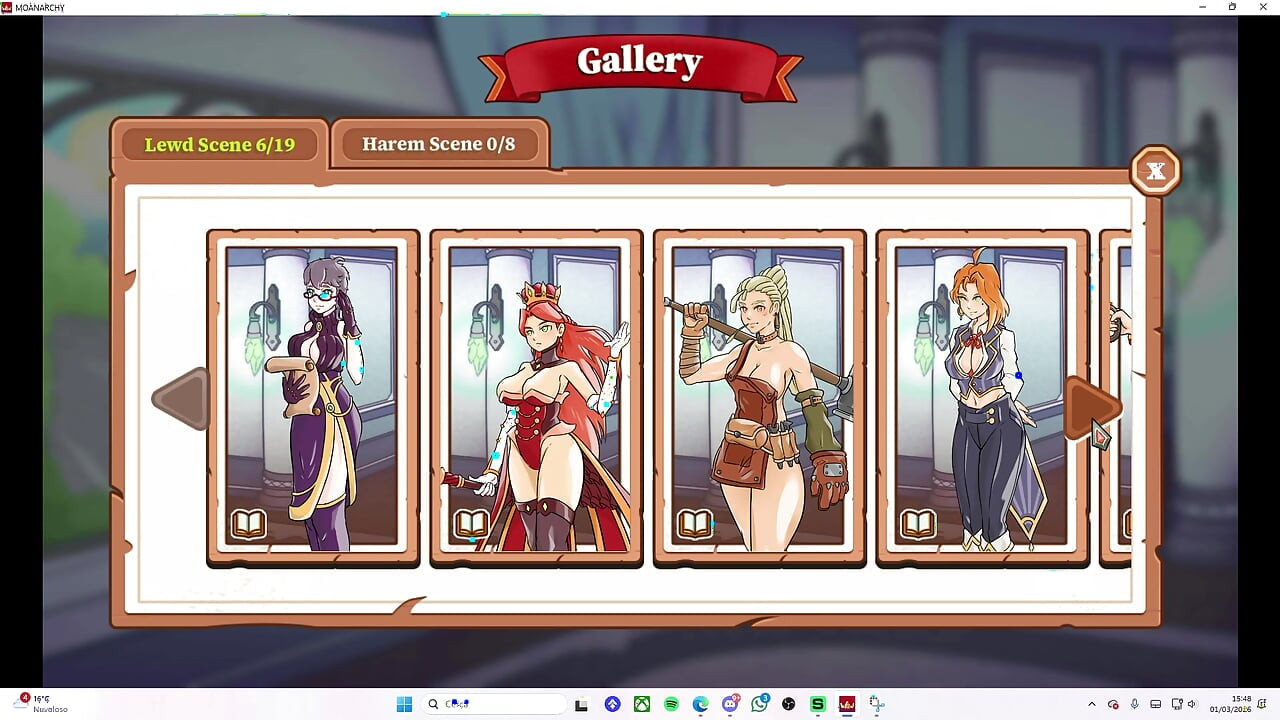
Task: Switch to the Harem Scene 0/8 tab
Action: [x=438, y=144]
